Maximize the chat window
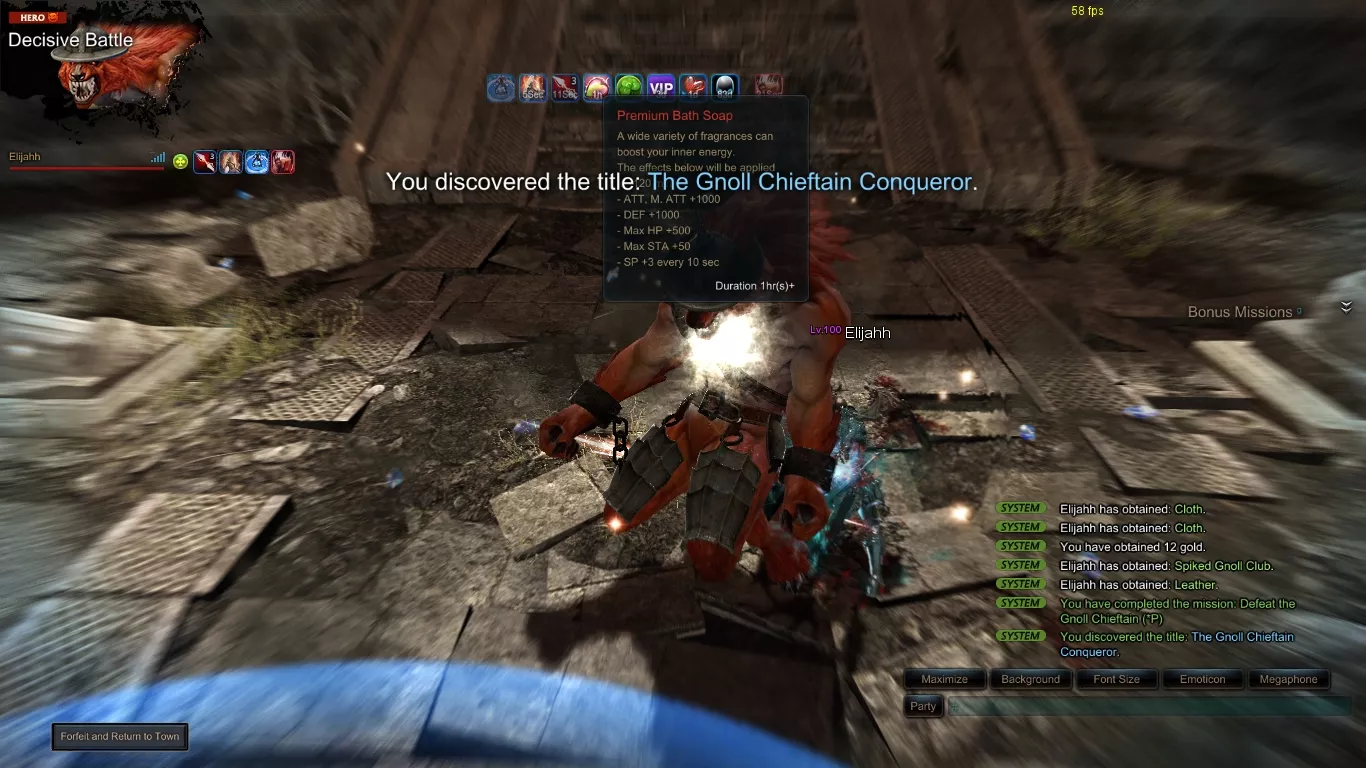Screen dimensions: 1366x768 944,679
